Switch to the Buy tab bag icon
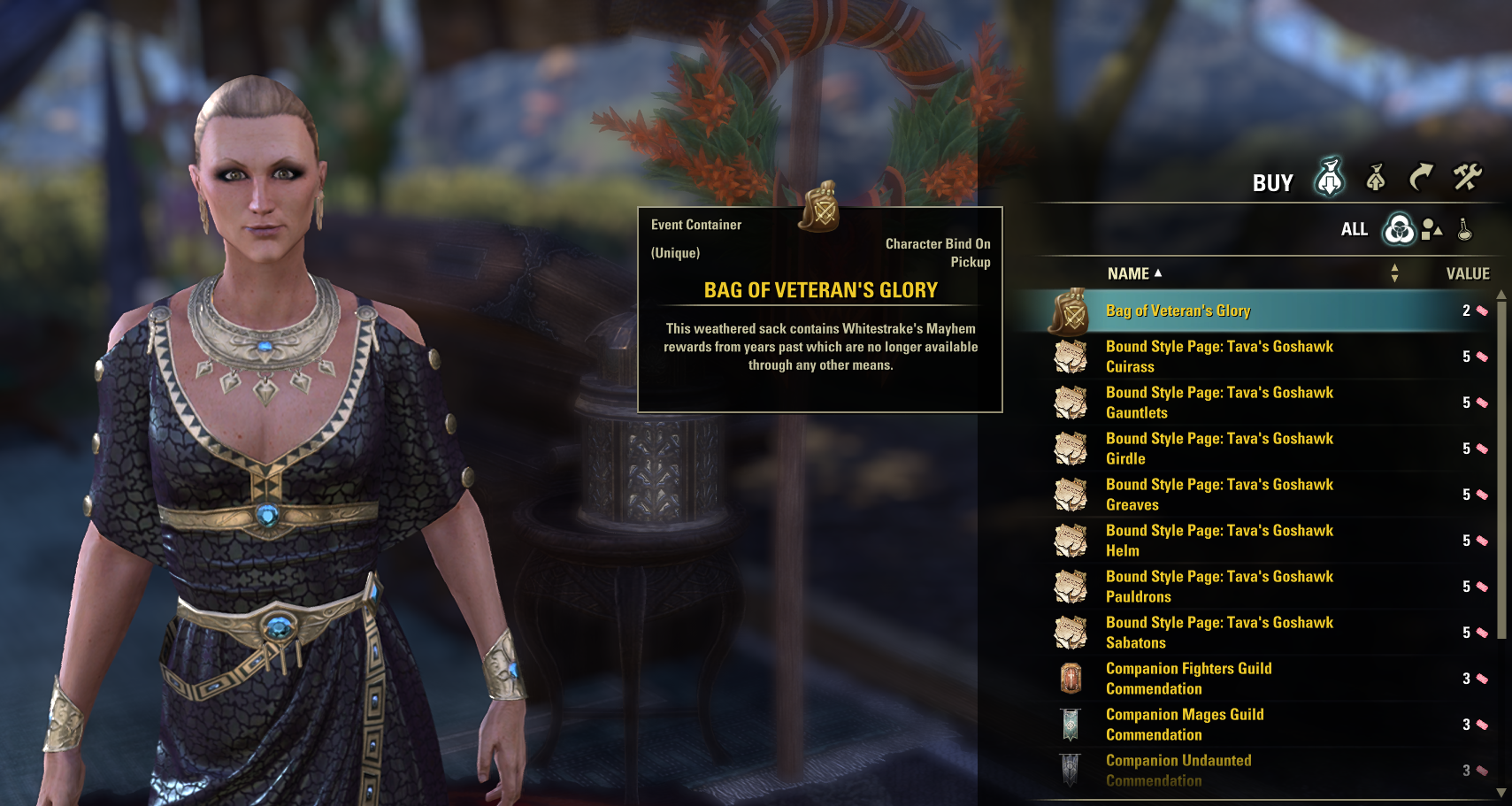1512x806 pixels. click(1329, 178)
